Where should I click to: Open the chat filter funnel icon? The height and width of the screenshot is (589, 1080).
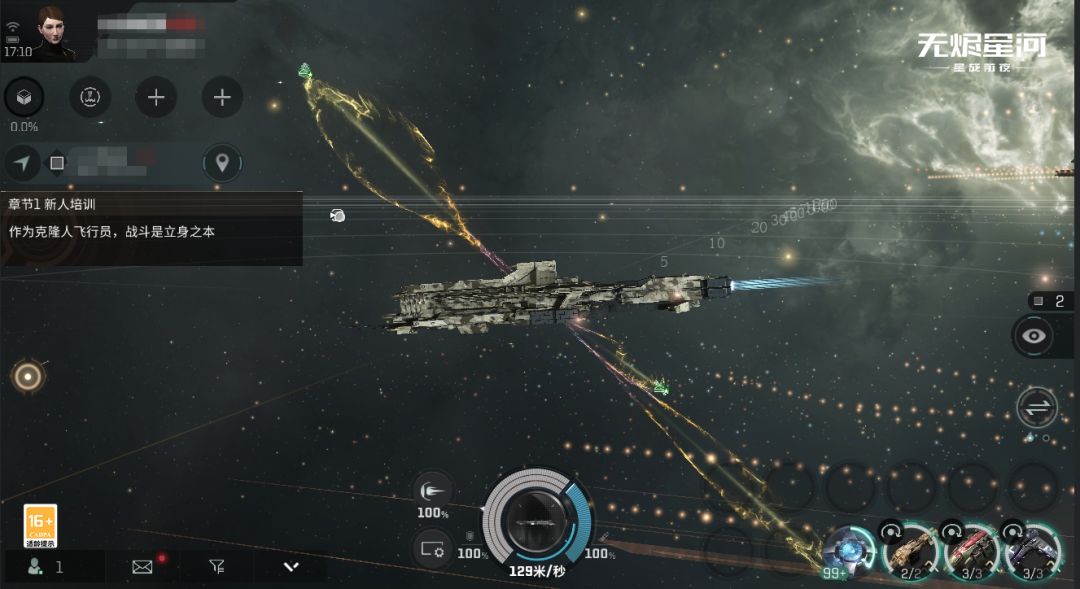[x=217, y=567]
